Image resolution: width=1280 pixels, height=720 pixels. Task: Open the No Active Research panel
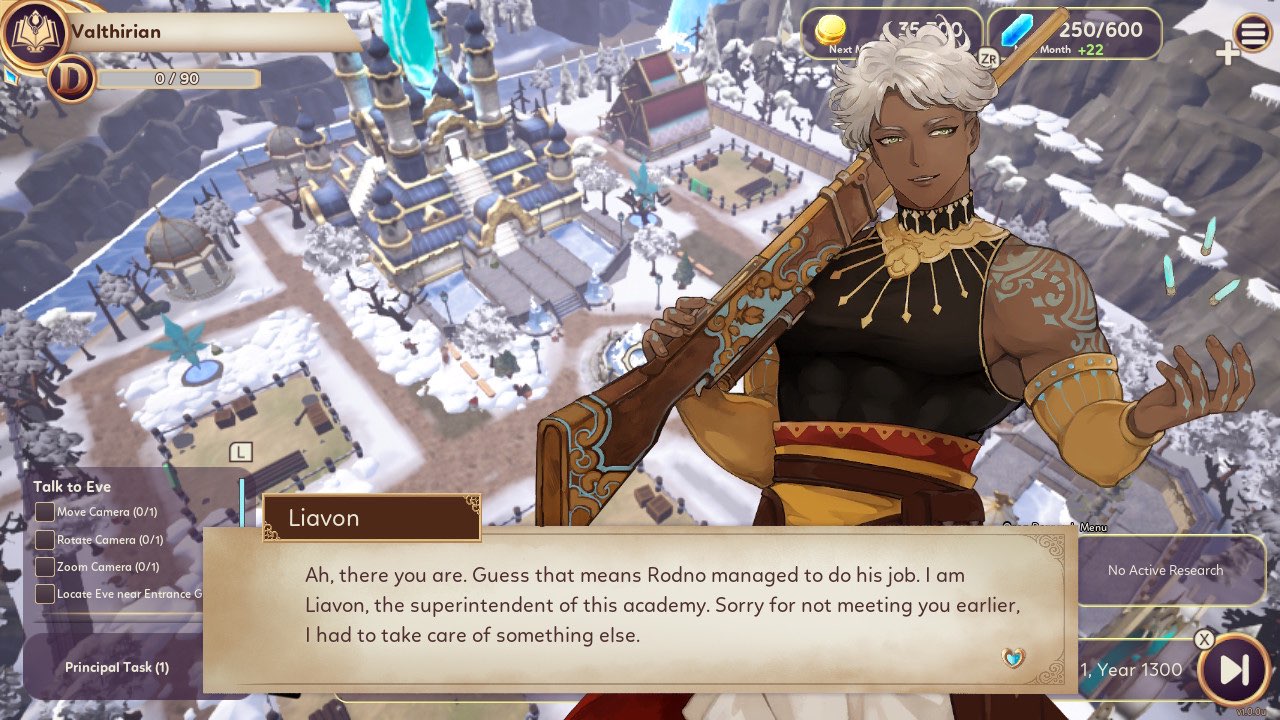[x=1166, y=570]
